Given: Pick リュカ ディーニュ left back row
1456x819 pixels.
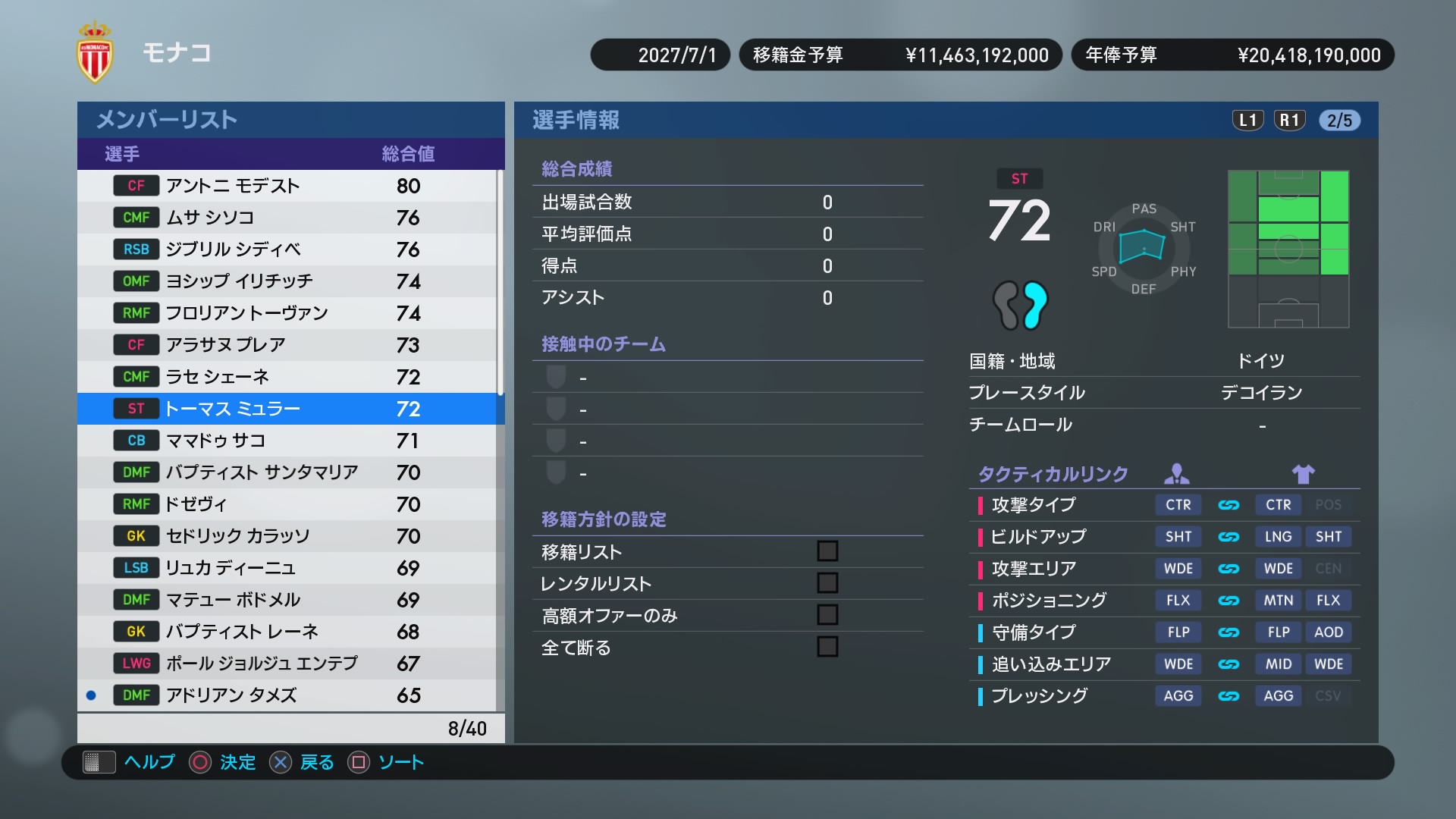Looking at the screenshot, I should point(288,568).
